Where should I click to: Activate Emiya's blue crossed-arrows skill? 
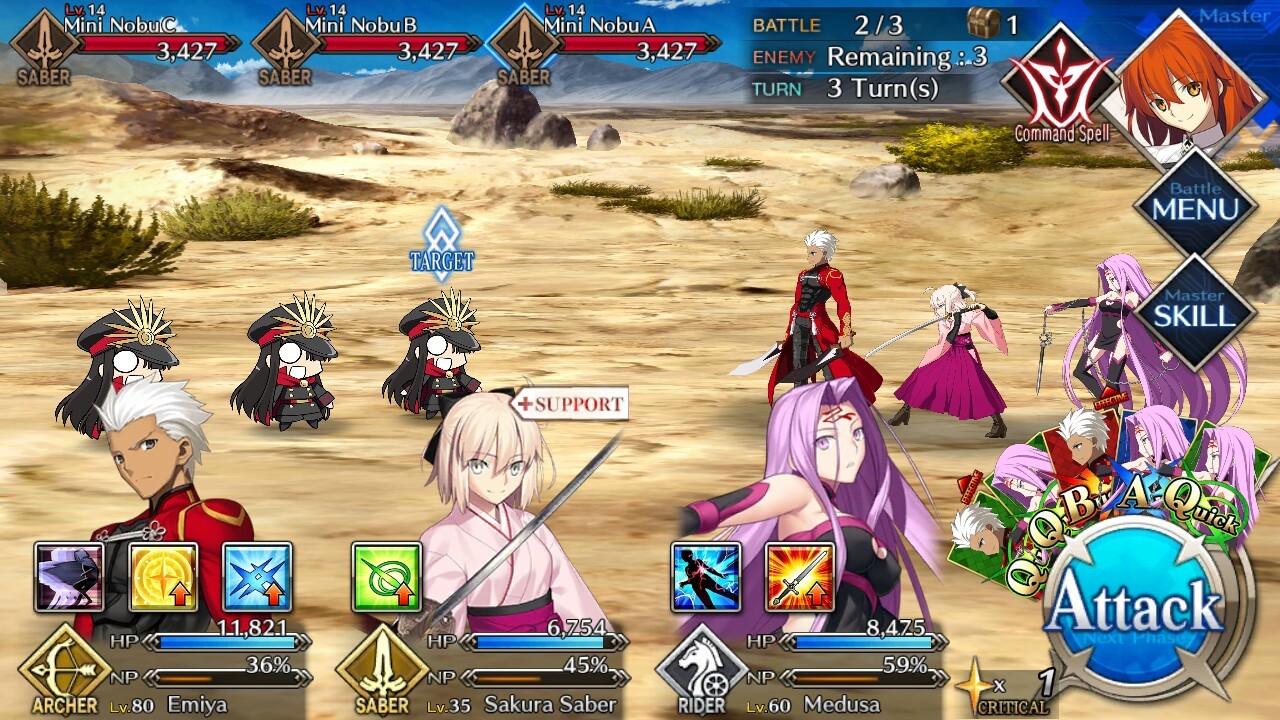(257, 577)
